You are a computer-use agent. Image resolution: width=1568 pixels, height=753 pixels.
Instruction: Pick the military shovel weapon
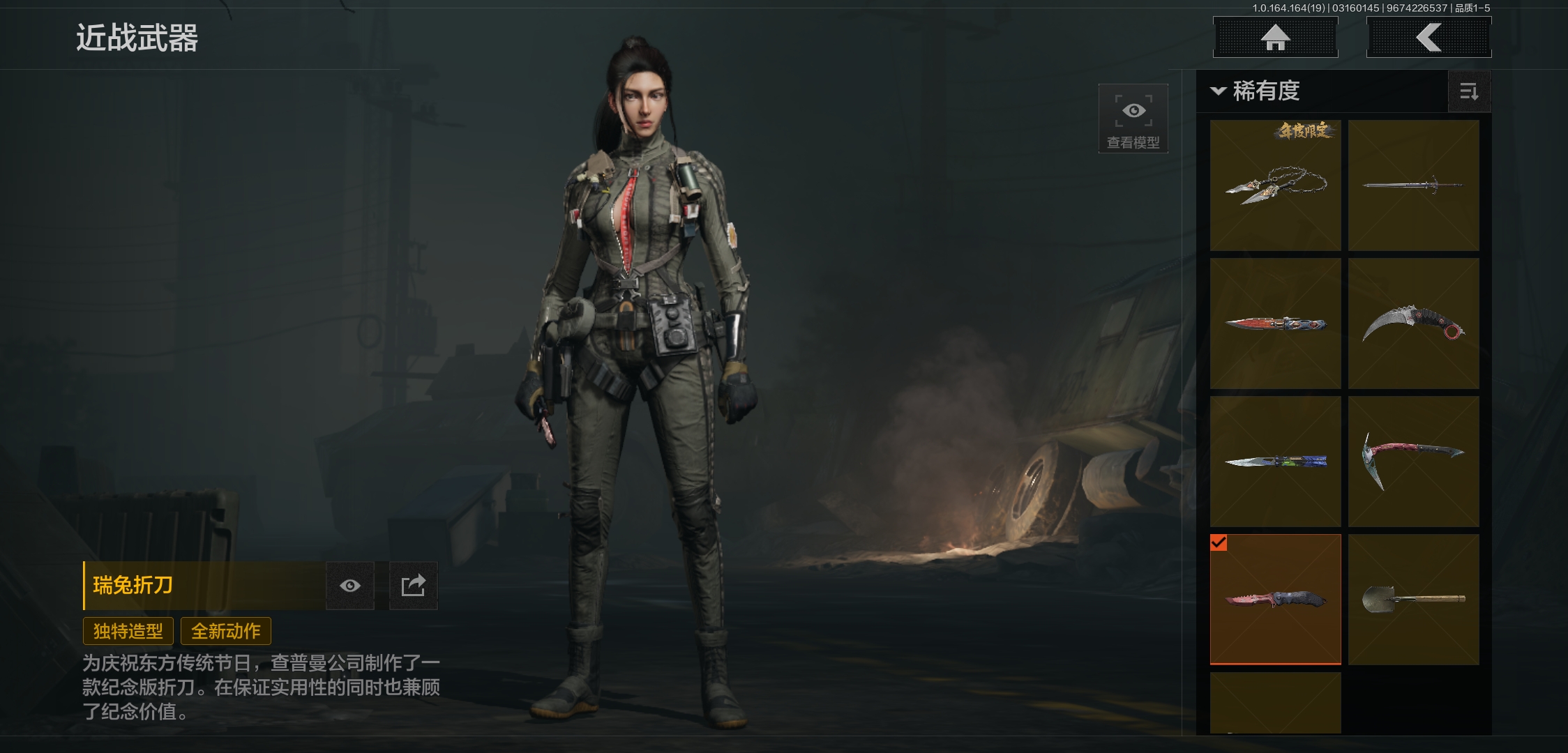click(x=1413, y=600)
